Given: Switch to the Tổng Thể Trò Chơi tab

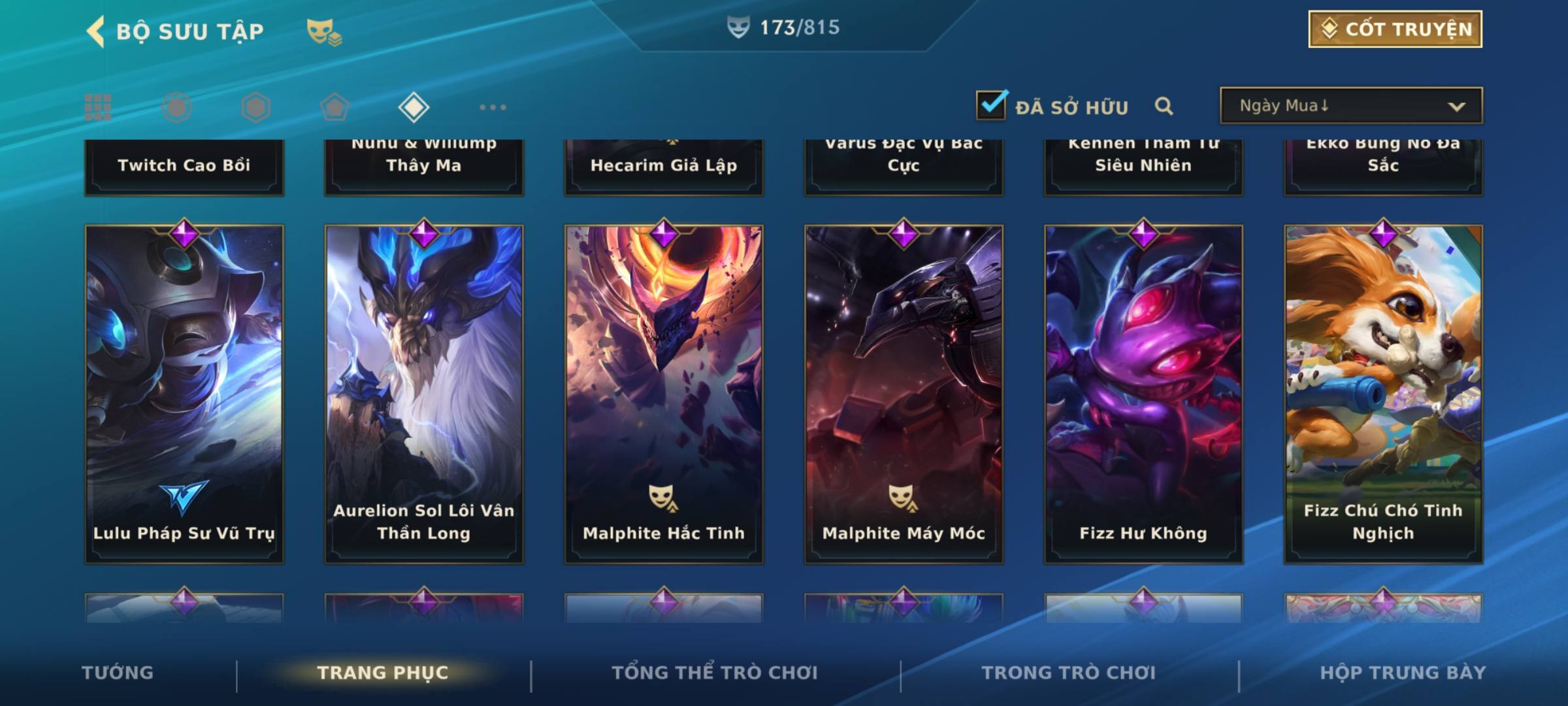Looking at the screenshot, I should point(715,673).
